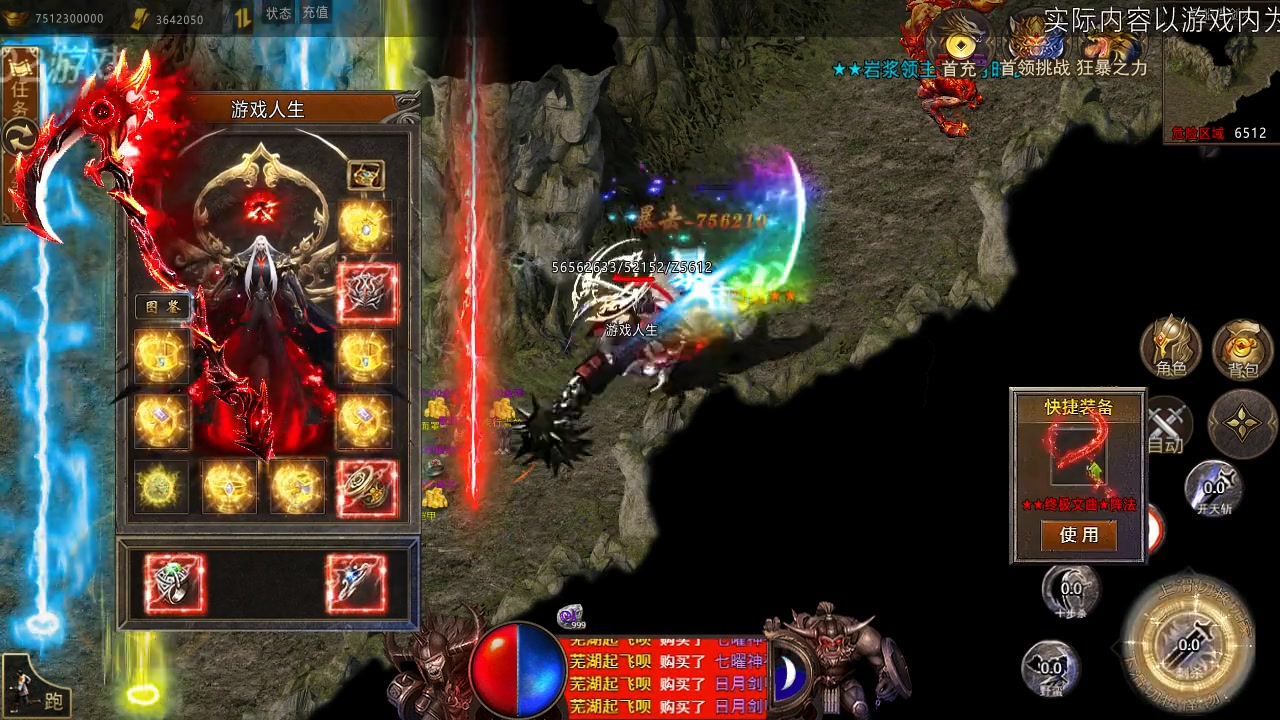1280x720 pixels.
Task: Trigger the 野蛮 charge skill
Action: [x=1050, y=667]
